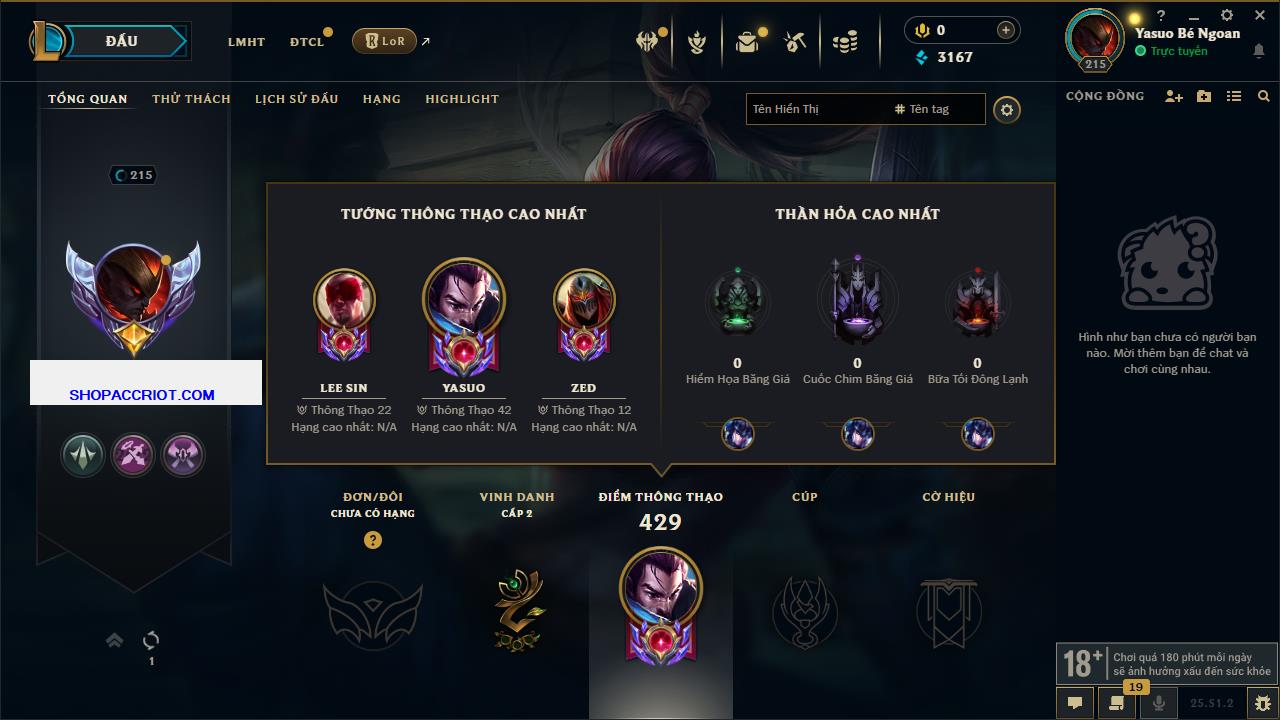Open the HIGHLIGHT tab
The width and height of the screenshot is (1280, 720).
461,99
